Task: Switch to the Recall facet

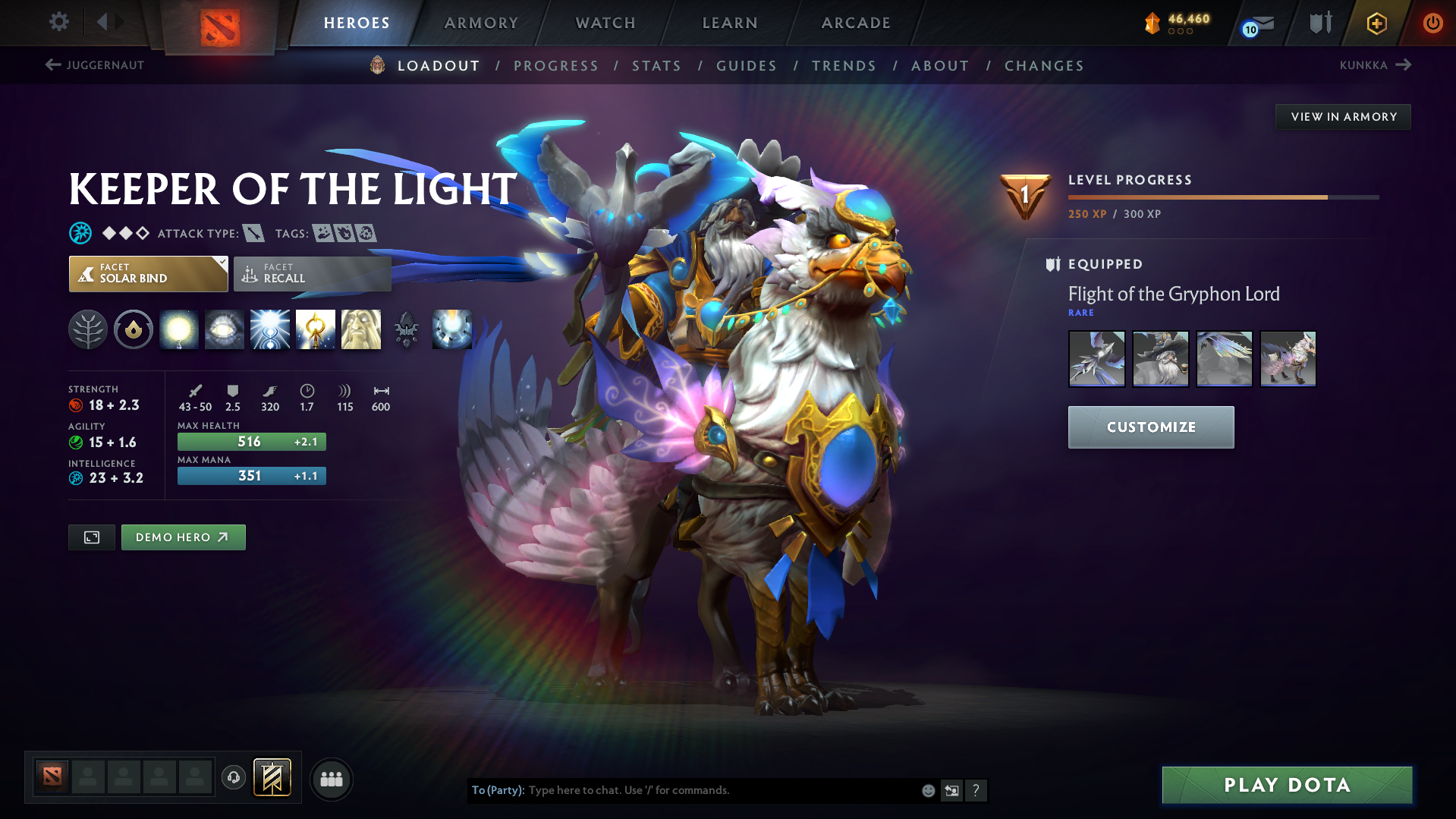Action: [311, 273]
